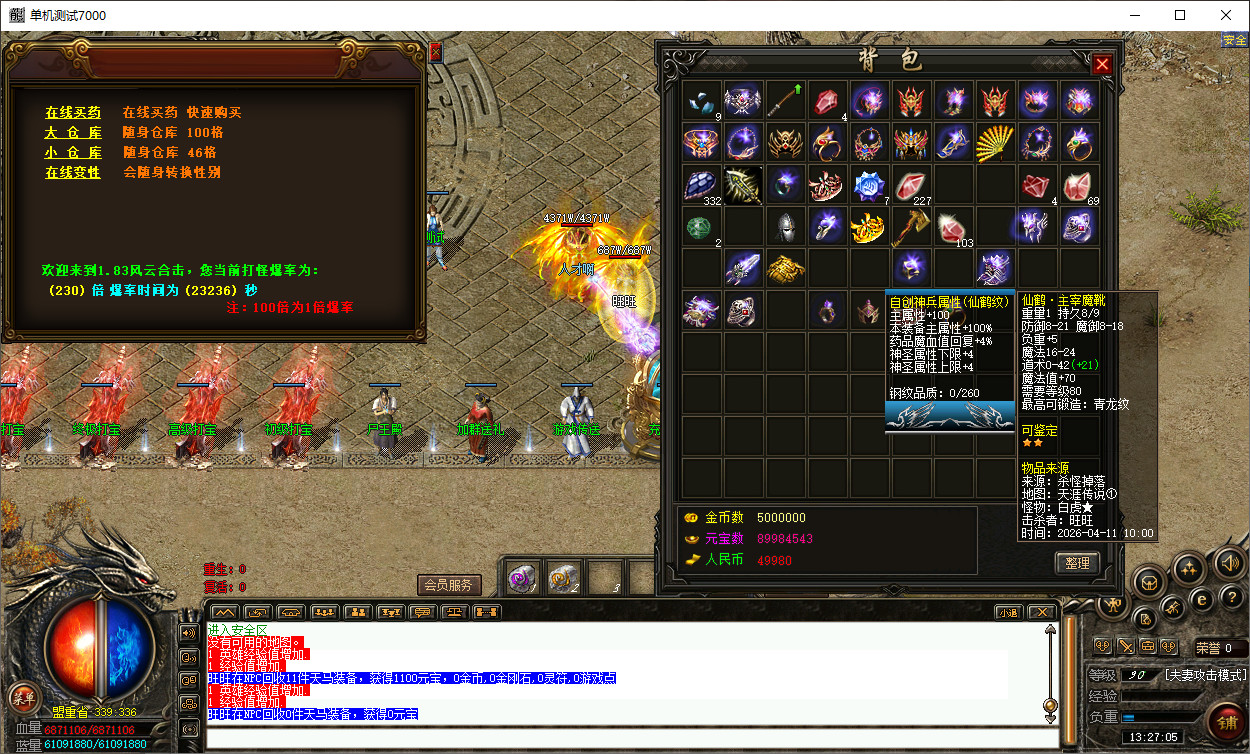Open the 会员服务 member services button

(x=449, y=585)
